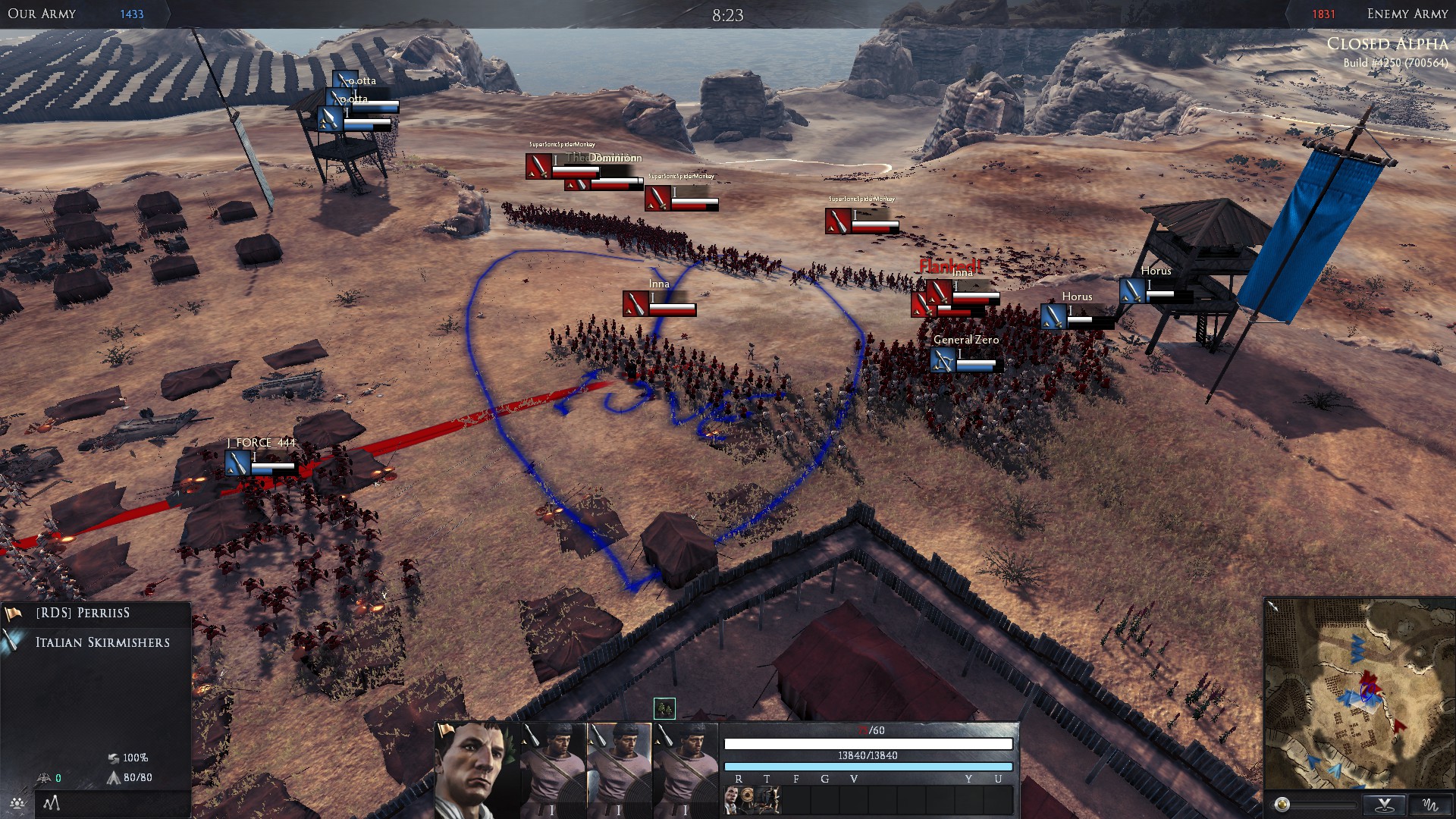Click the Enemy Army header at top-right

click(1407, 13)
